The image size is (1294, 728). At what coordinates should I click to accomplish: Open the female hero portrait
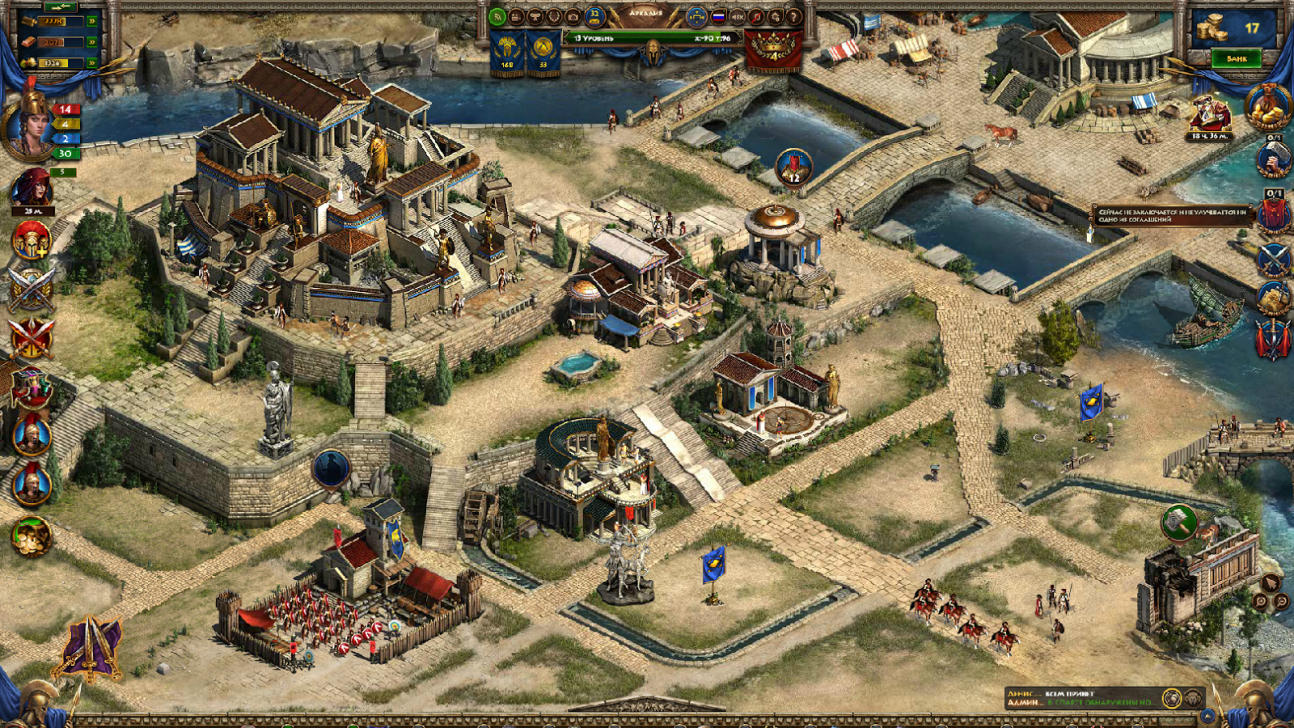coord(30,124)
